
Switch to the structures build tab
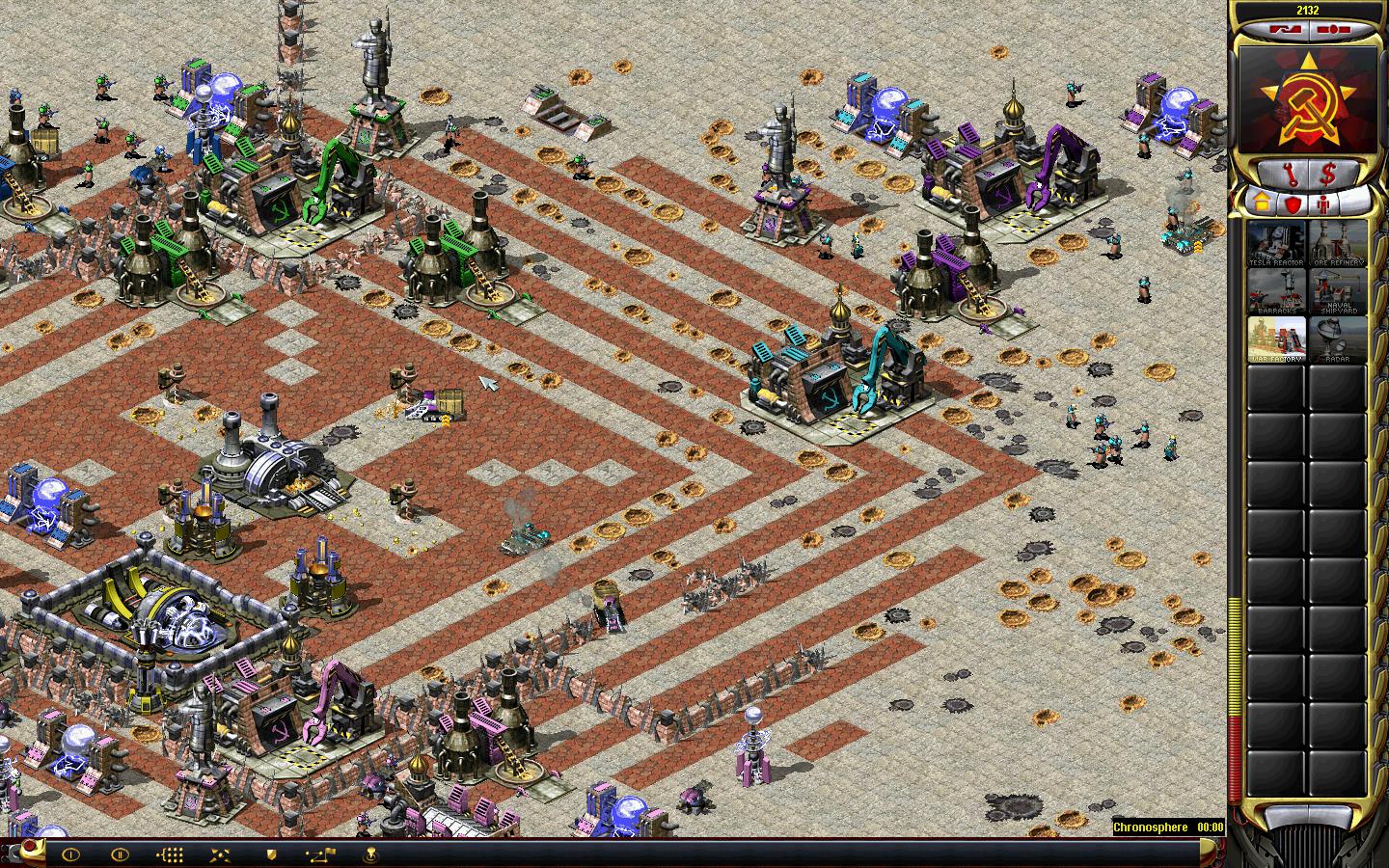[x=1263, y=203]
